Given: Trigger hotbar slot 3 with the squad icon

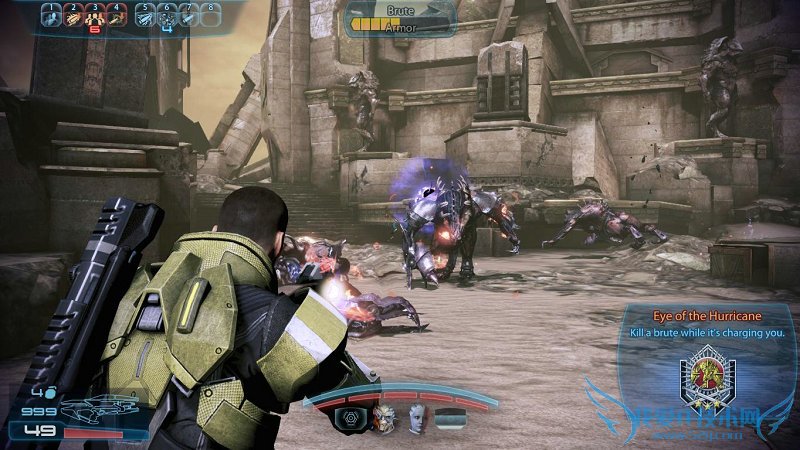Looking at the screenshot, I should click(95, 16).
